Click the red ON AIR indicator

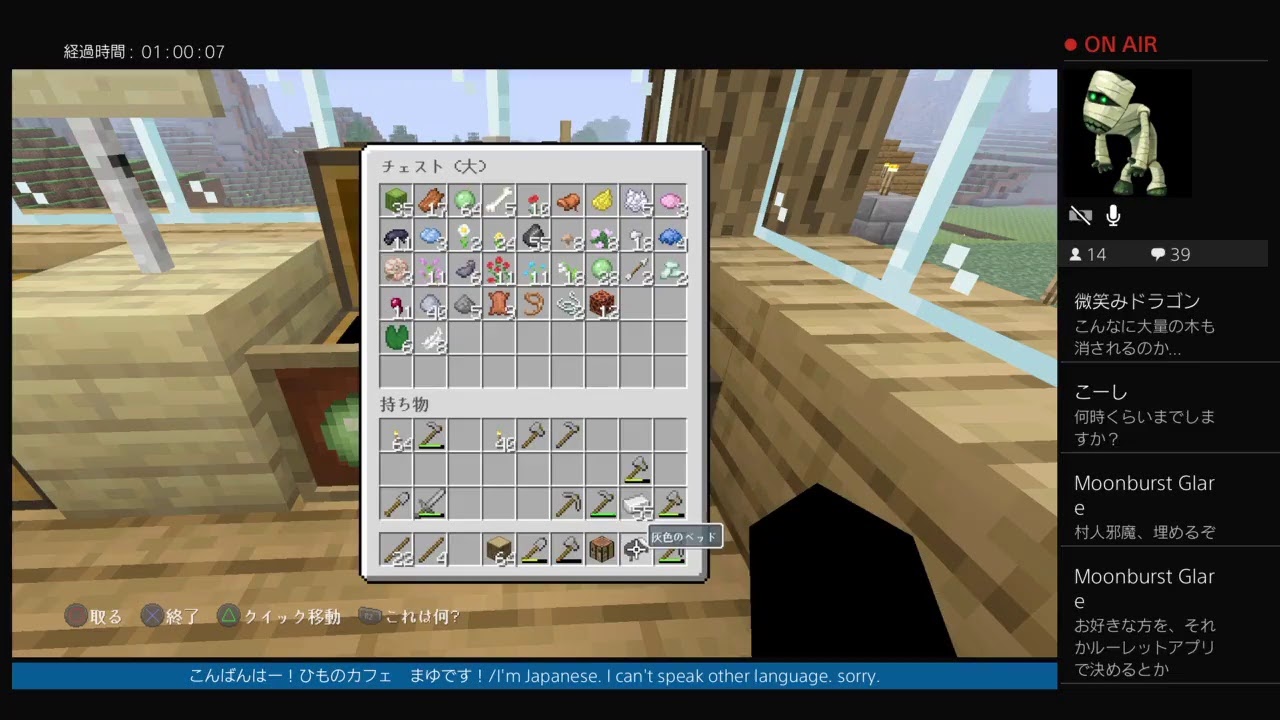pyautogui.click(x=1113, y=44)
